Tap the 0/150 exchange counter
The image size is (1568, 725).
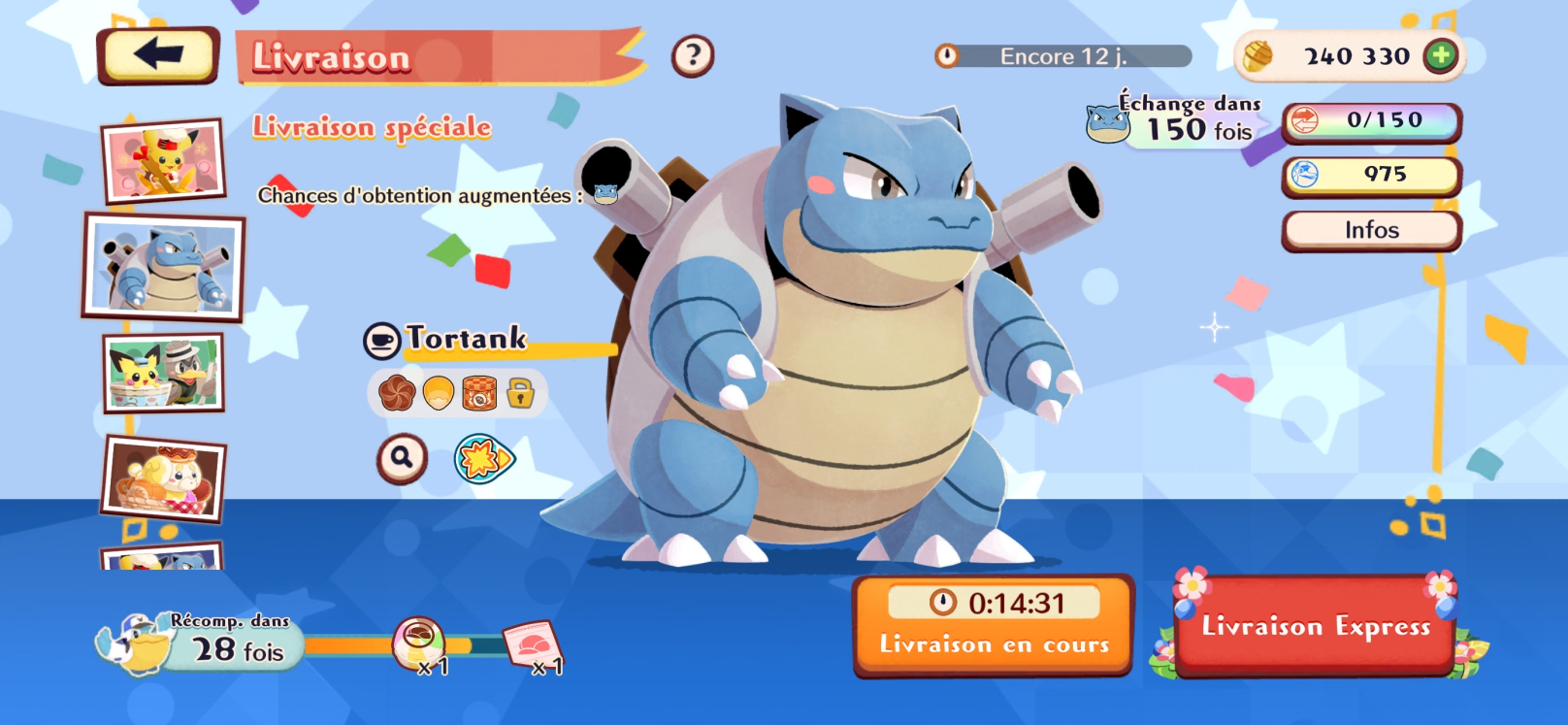coord(1371,121)
